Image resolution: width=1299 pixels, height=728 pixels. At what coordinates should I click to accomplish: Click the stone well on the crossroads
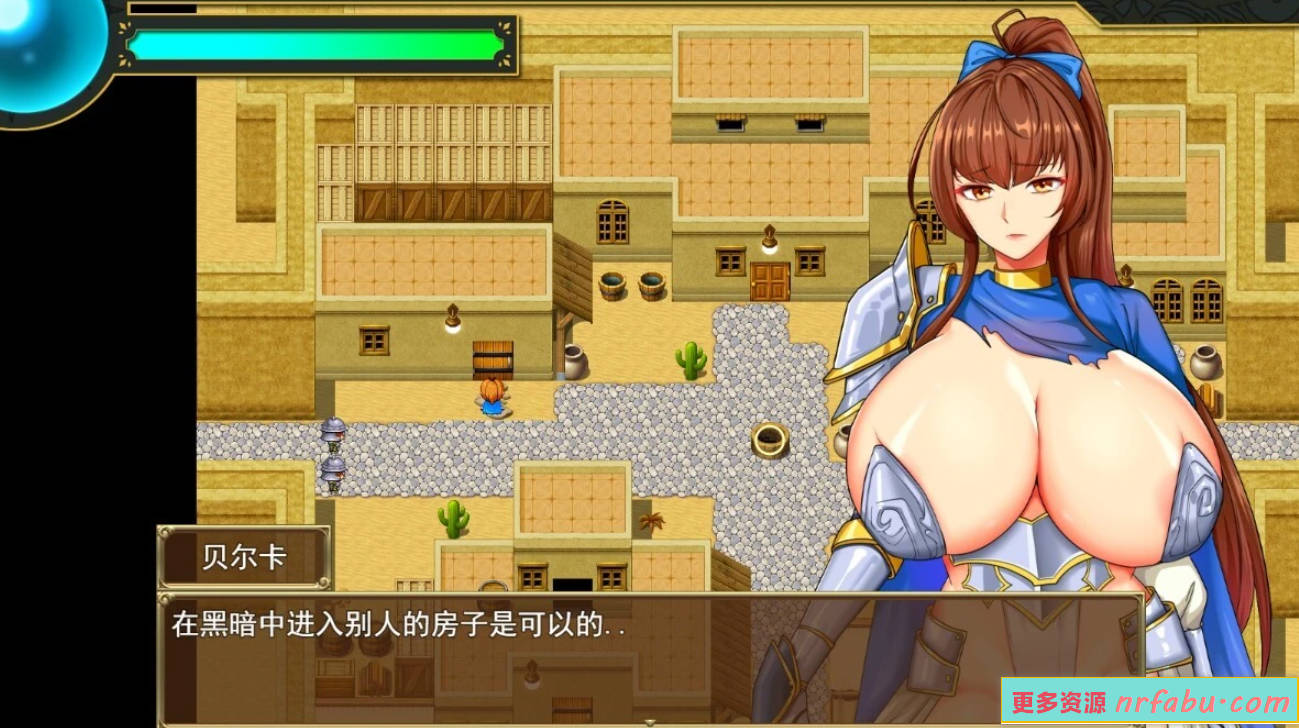click(770, 440)
